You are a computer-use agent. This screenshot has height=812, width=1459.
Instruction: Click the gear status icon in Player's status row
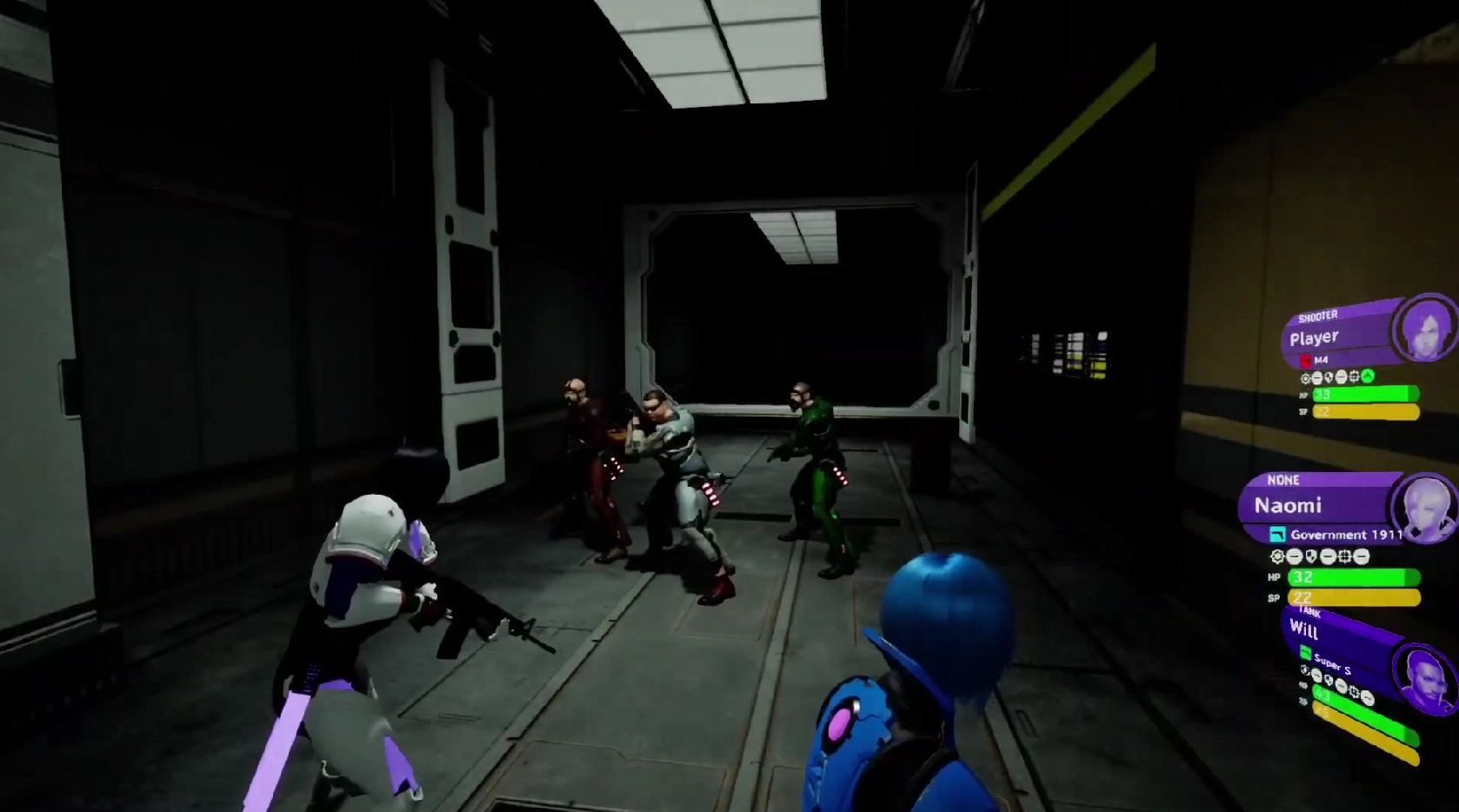click(x=1306, y=377)
